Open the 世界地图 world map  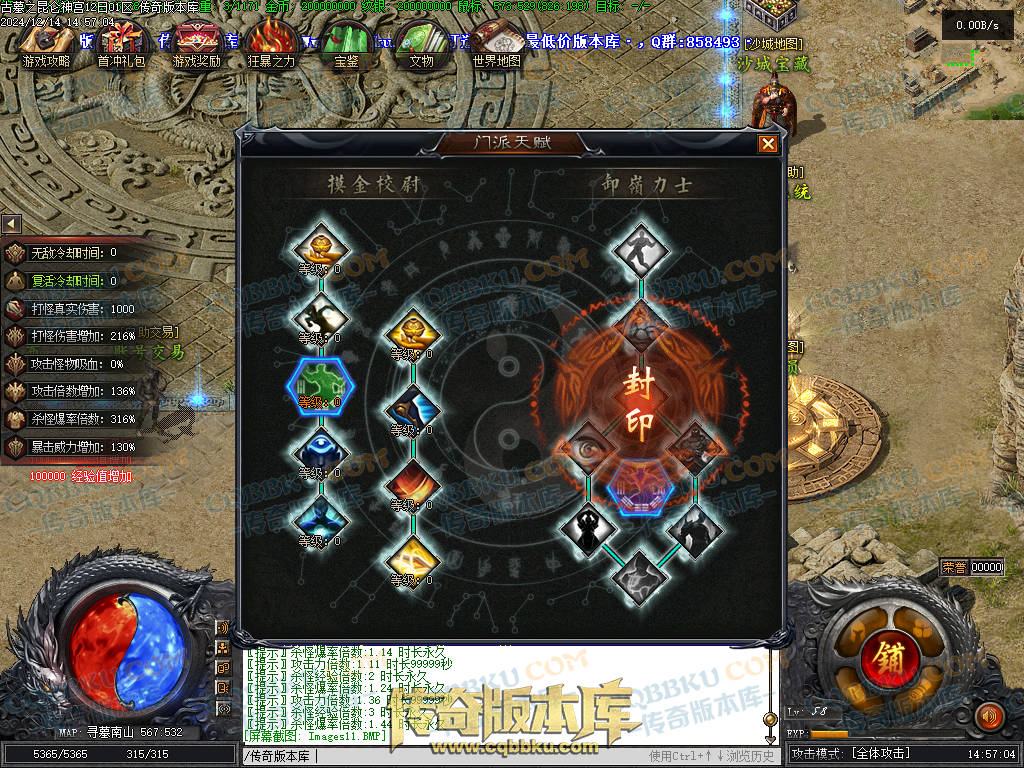tap(497, 40)
